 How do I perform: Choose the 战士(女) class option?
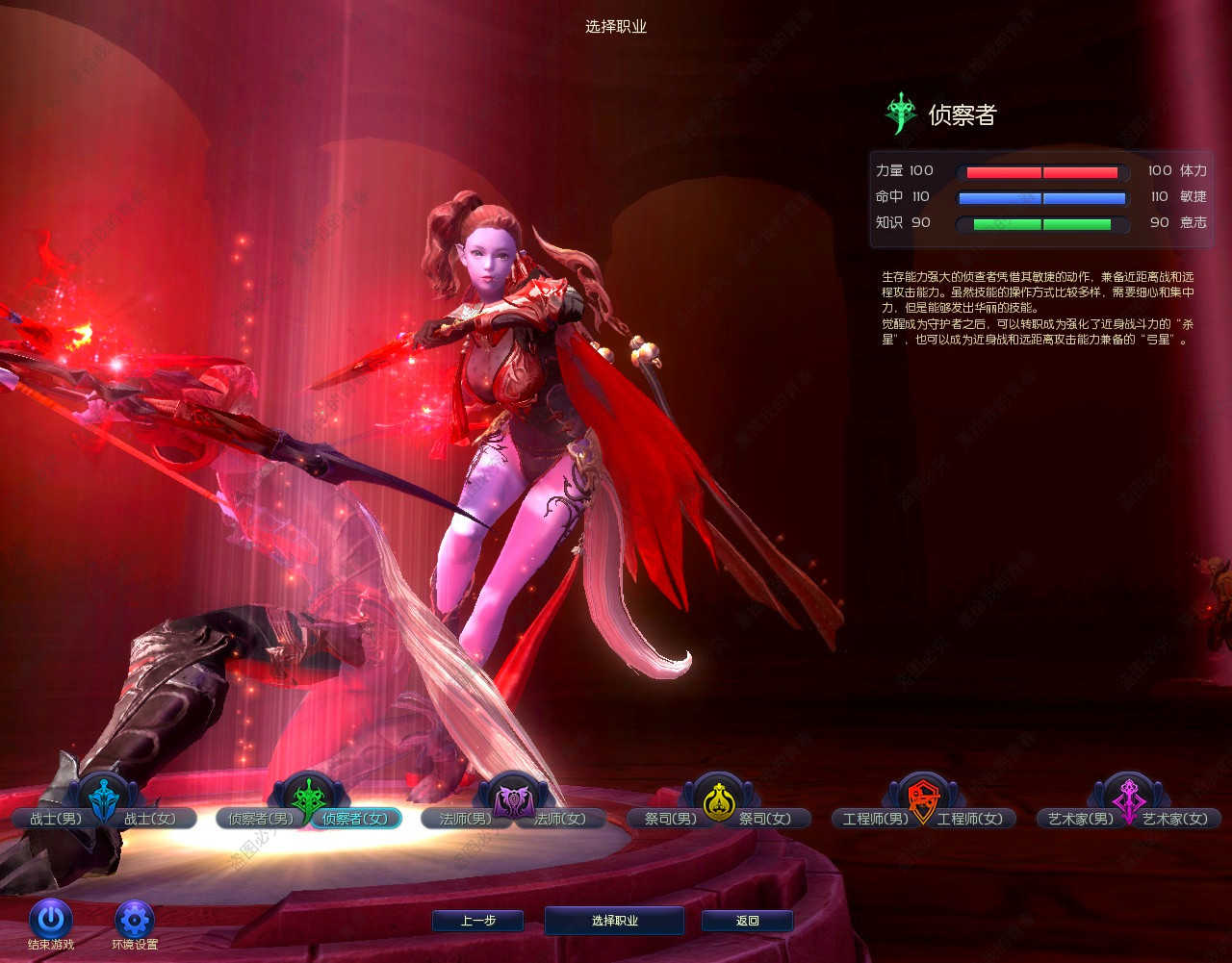[151, 819]
